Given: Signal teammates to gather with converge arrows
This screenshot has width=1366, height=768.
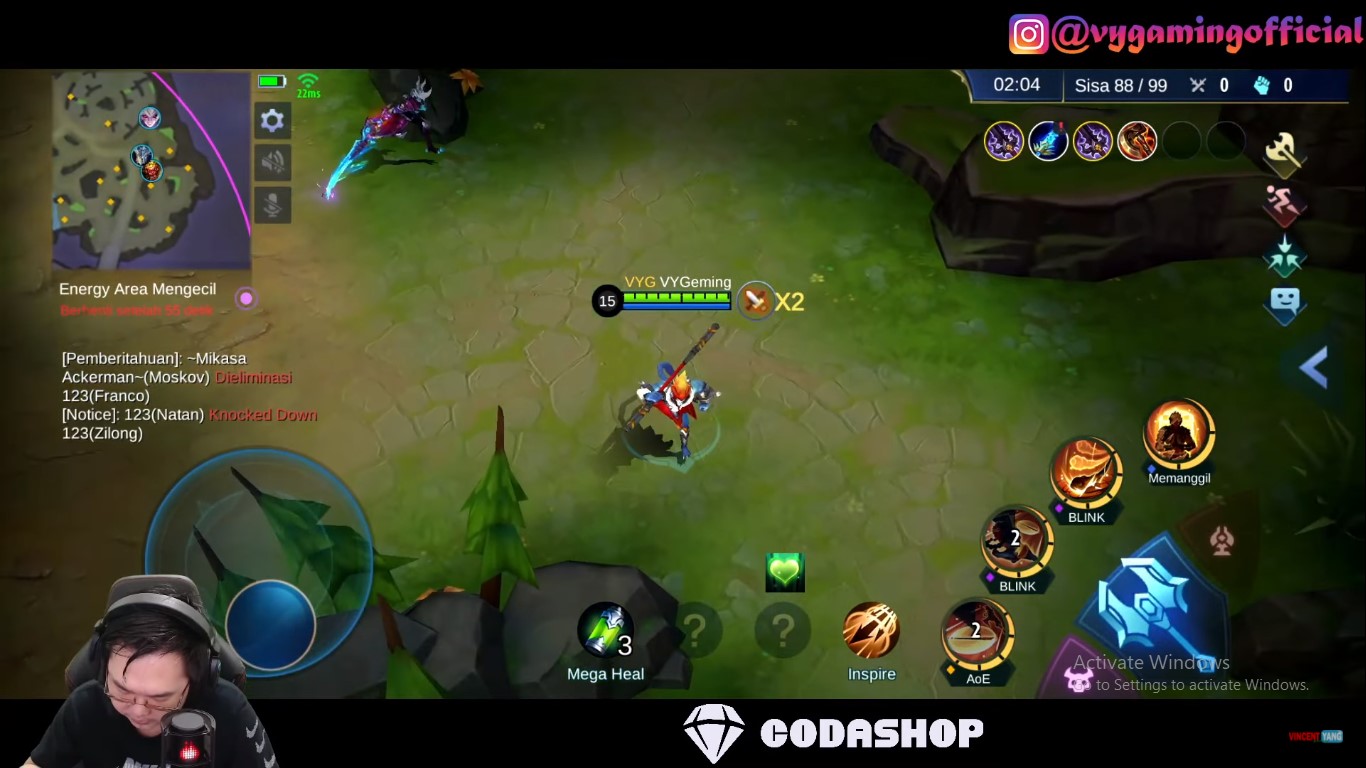Looking at the screenshot, I should pyautogui.click(x=1285, y=255).
